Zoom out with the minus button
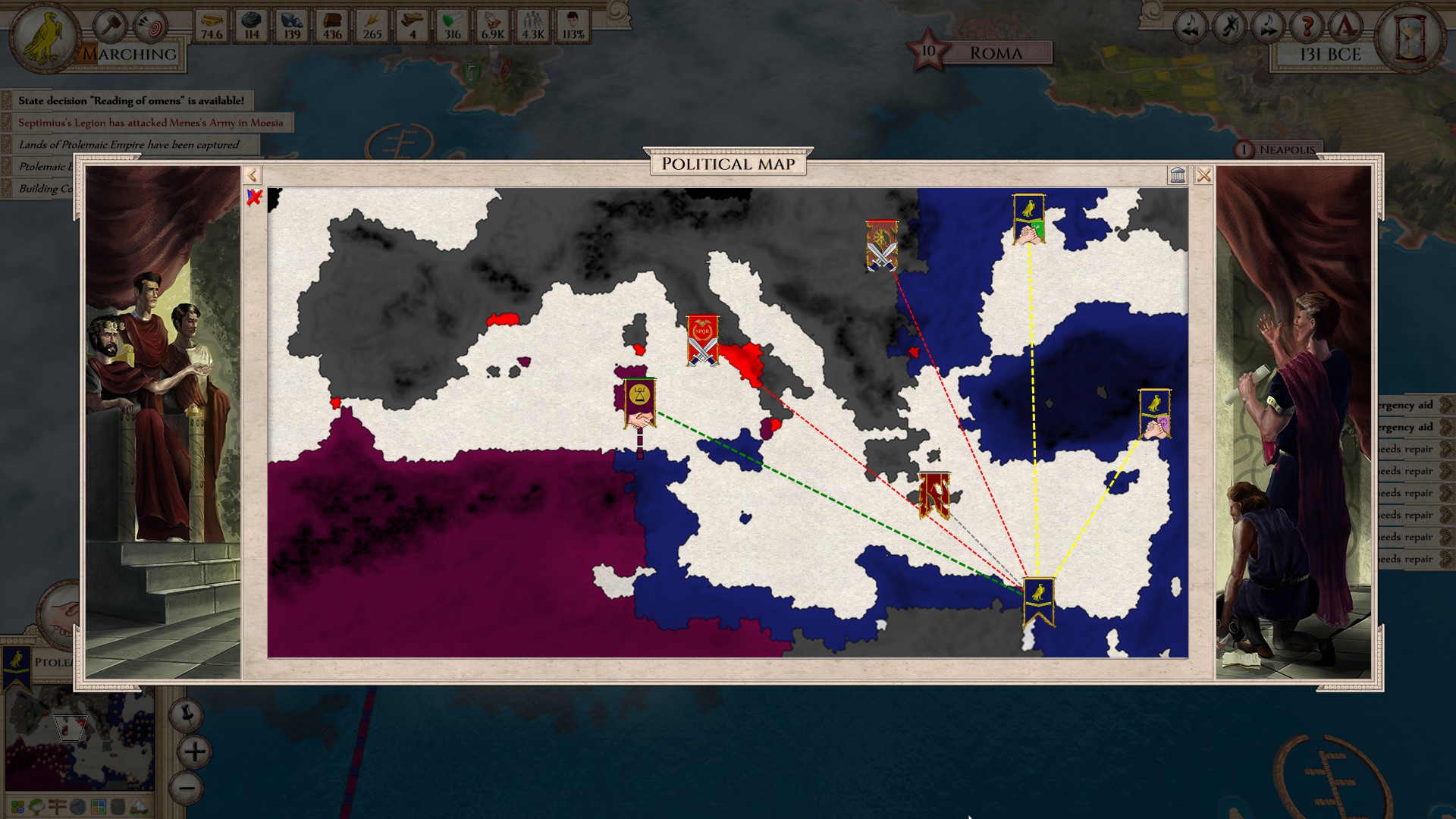 coord(187,788)
